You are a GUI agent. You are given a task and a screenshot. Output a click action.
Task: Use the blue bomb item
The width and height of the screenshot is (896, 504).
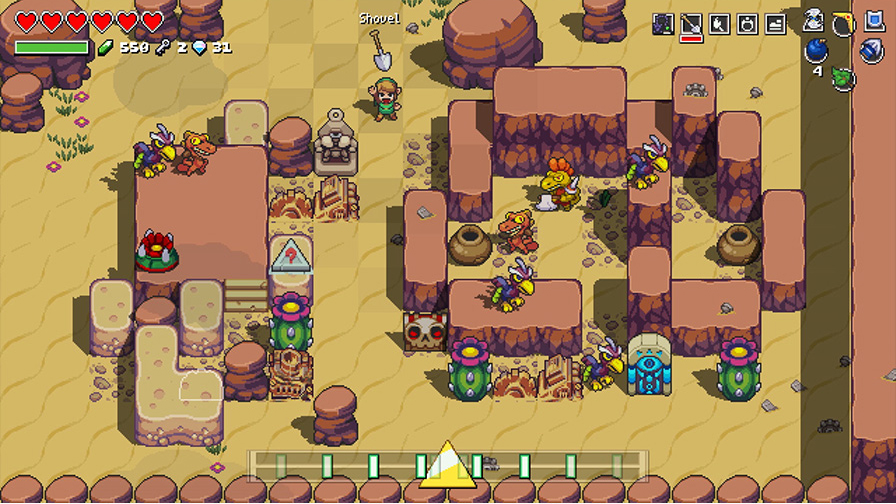click(817, 52)
